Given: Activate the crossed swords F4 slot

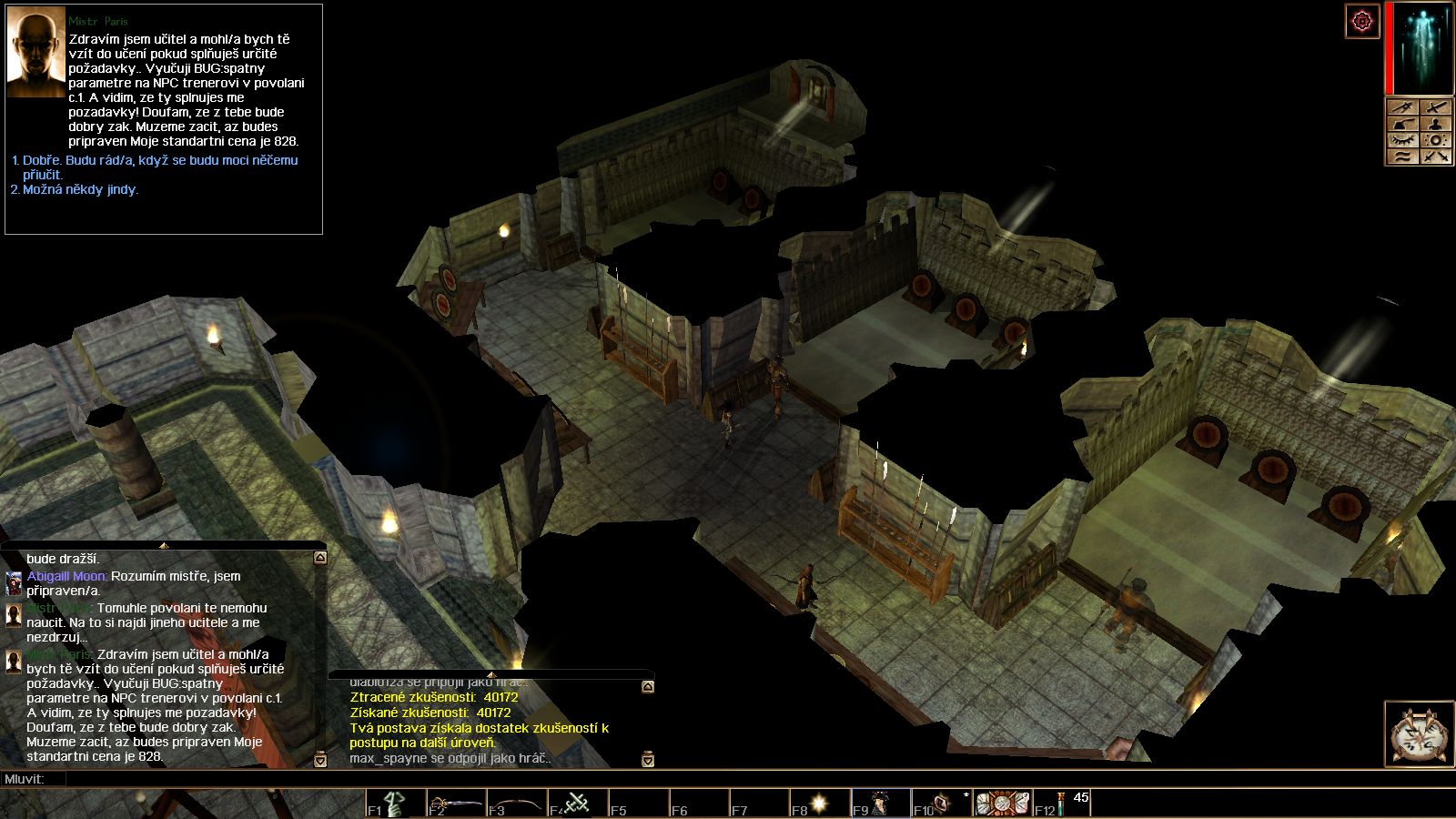Looking at the screenshot, I should pyautogui.click(x=577, y=804).
